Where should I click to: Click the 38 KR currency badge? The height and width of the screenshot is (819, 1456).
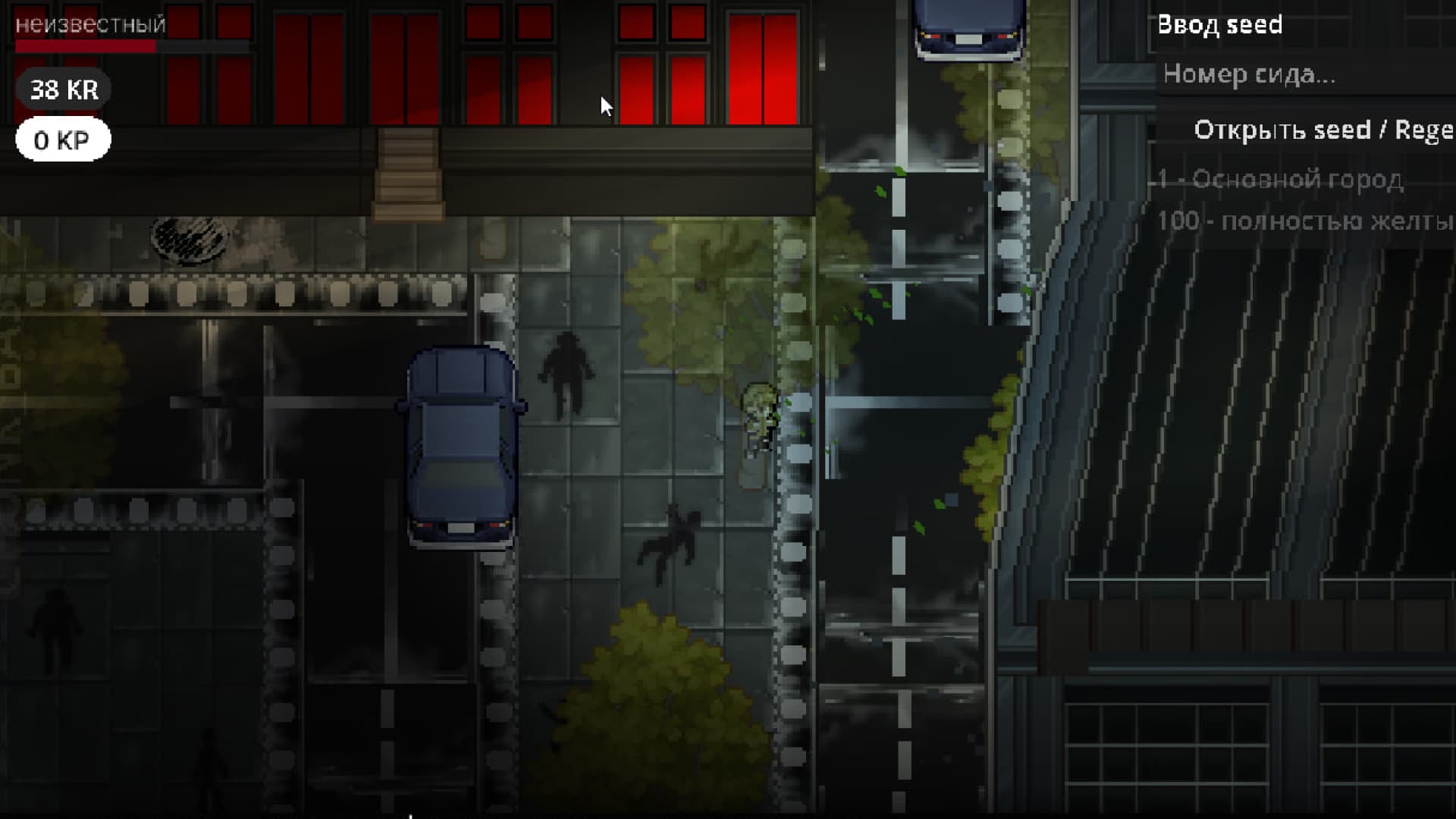coord(63,89)
